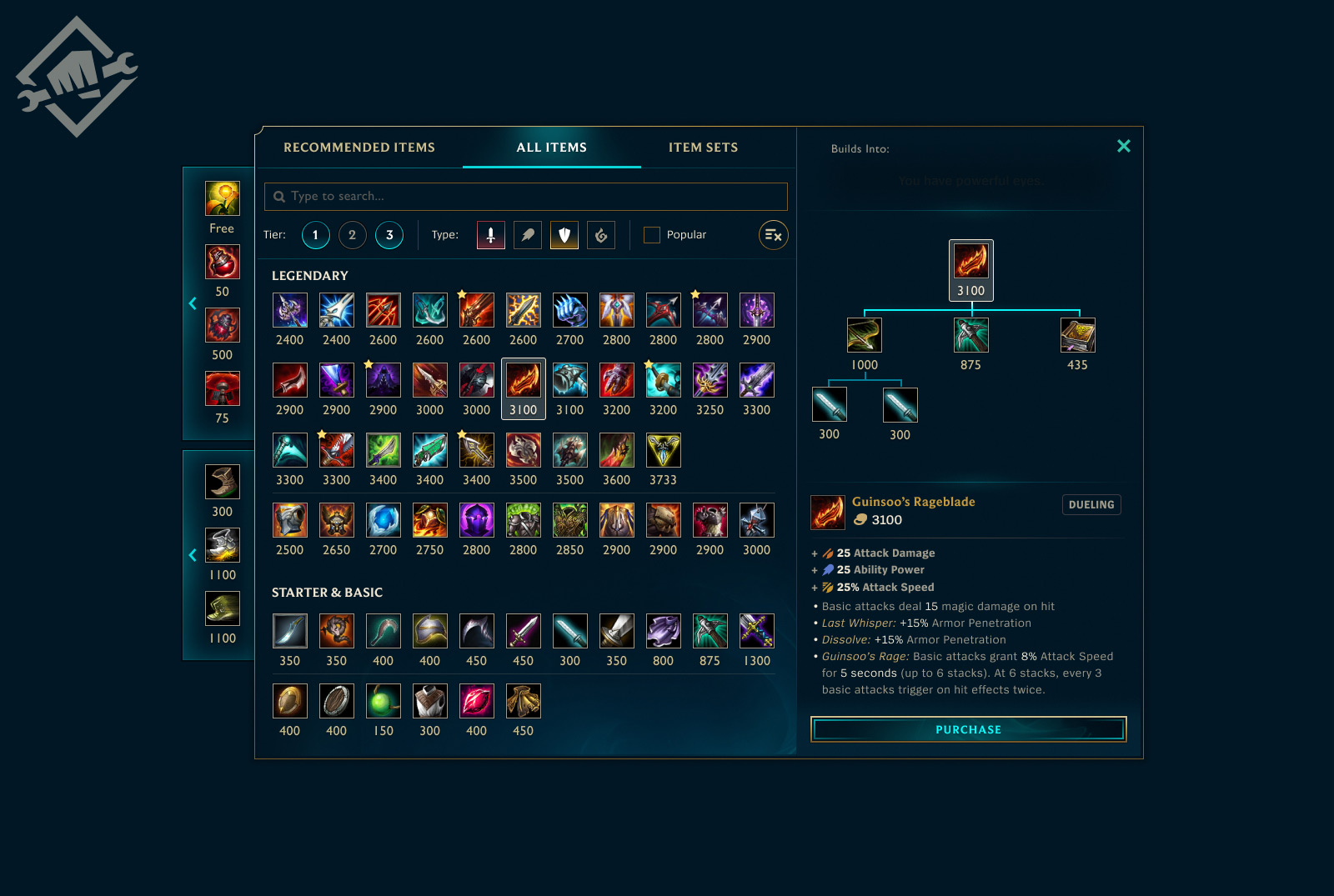Select the sword attack damage type filter
Screen dimensions: 1334x896
pyautogui.click(x=490, y=235)
